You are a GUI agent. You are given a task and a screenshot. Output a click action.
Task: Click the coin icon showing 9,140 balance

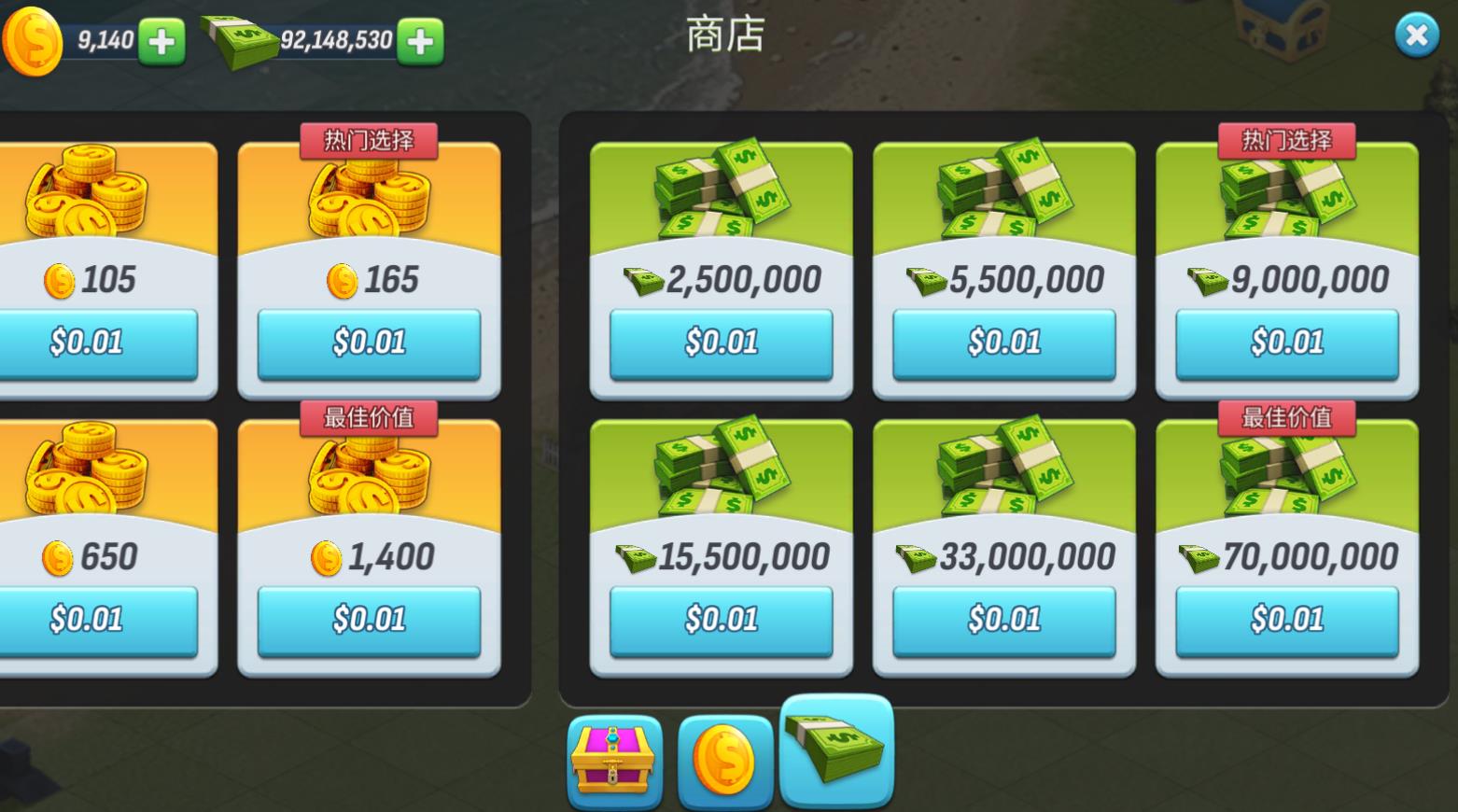click(33, 39)
